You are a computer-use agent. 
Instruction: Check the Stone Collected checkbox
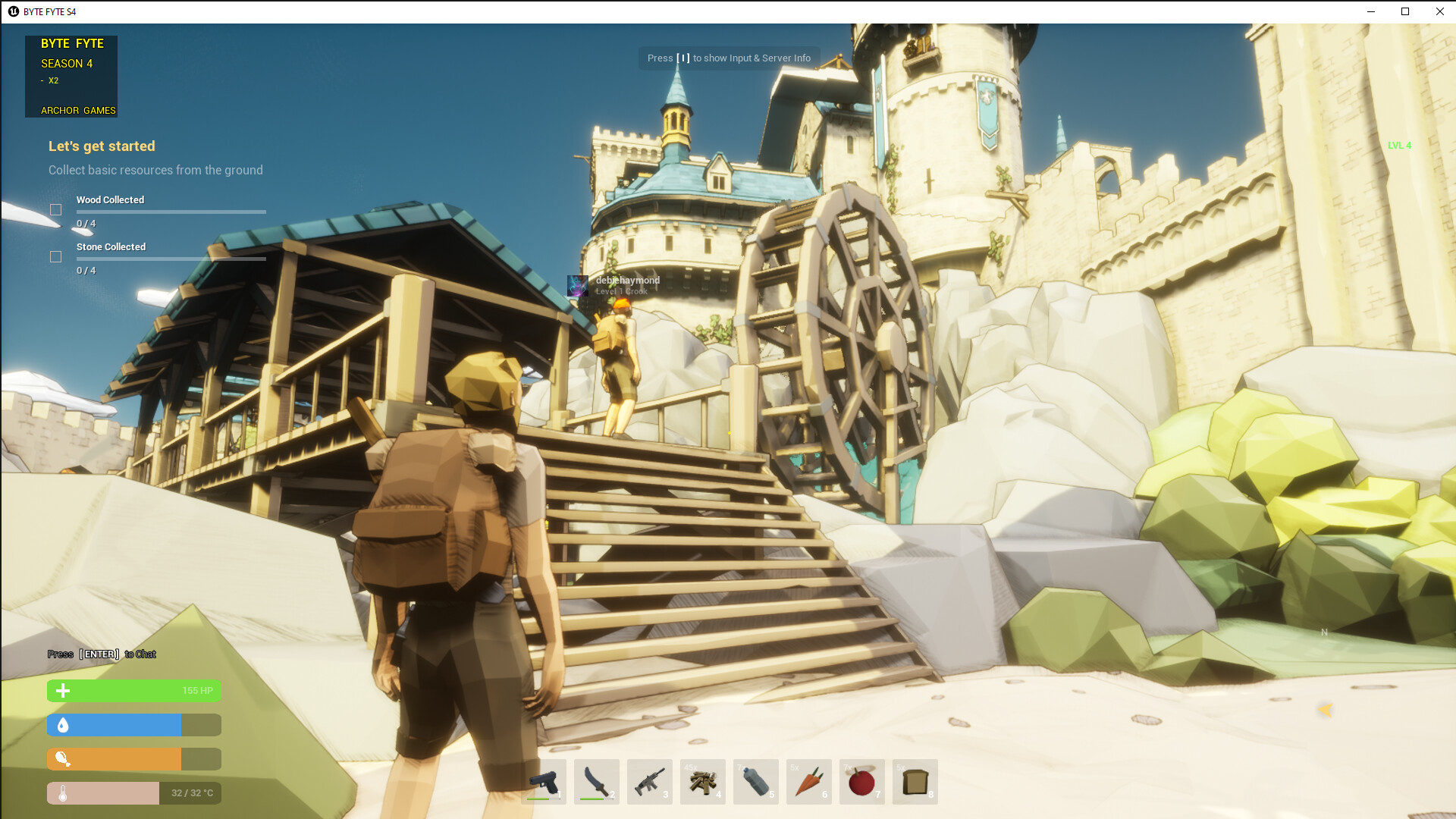(55, 256)
